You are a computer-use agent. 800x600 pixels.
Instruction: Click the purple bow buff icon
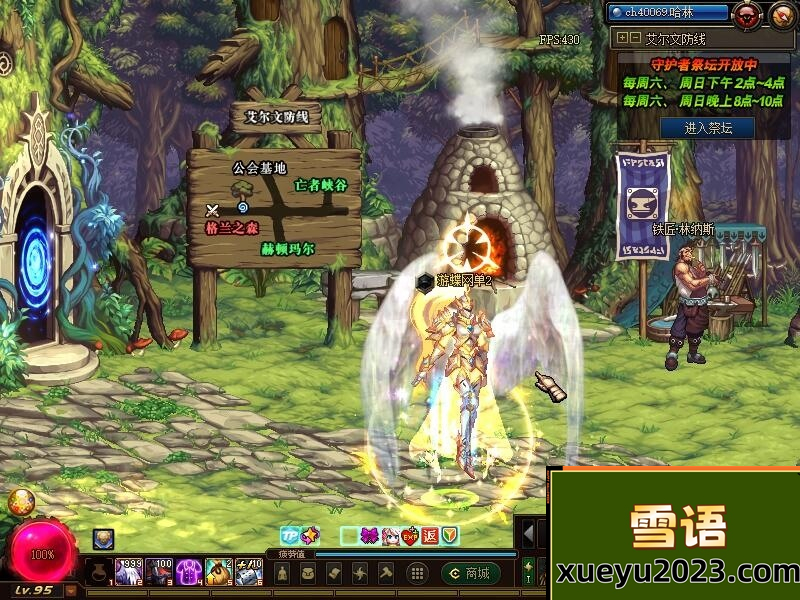tap(369, 536)
